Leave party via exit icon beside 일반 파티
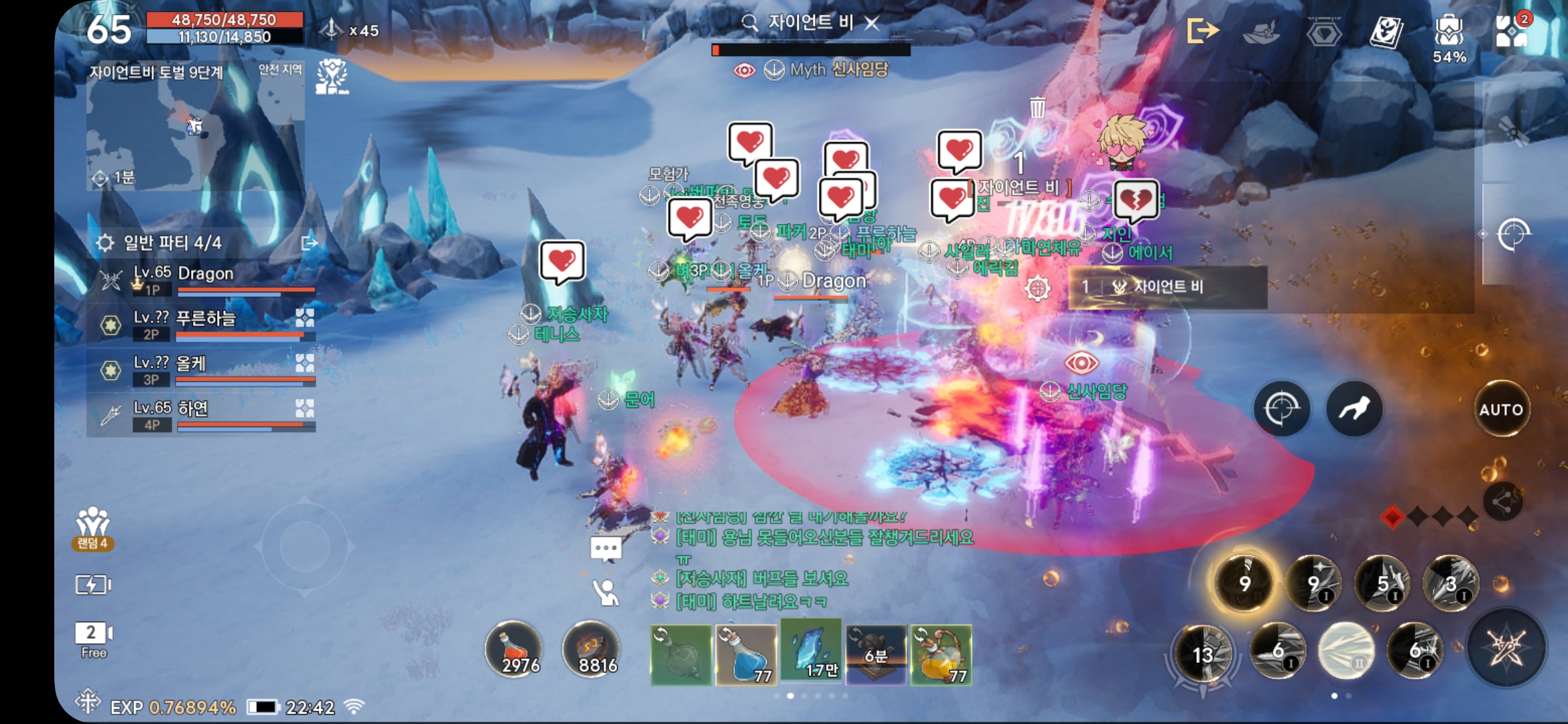Screen dimensions: 1568x724 click(x=310, y=243)
